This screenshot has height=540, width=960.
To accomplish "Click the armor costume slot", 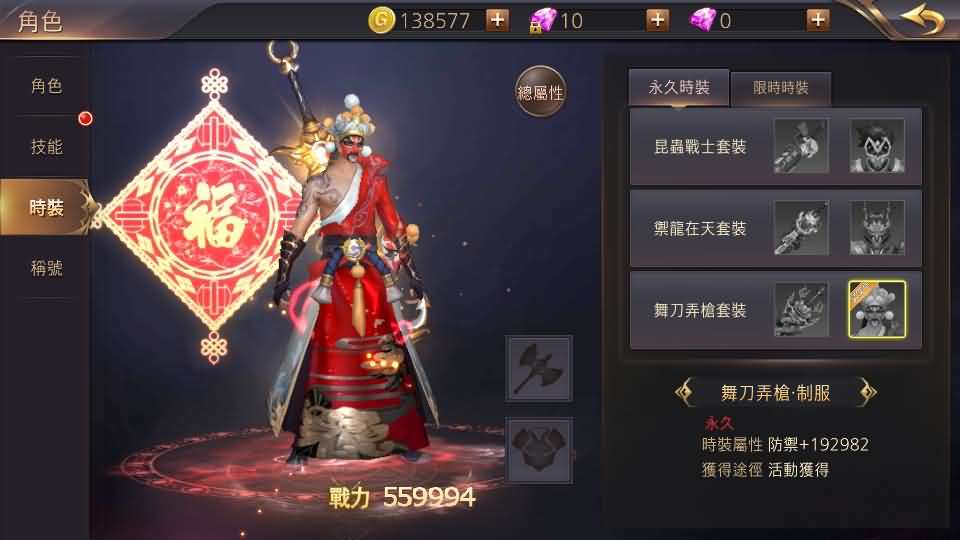I will 539,449.
